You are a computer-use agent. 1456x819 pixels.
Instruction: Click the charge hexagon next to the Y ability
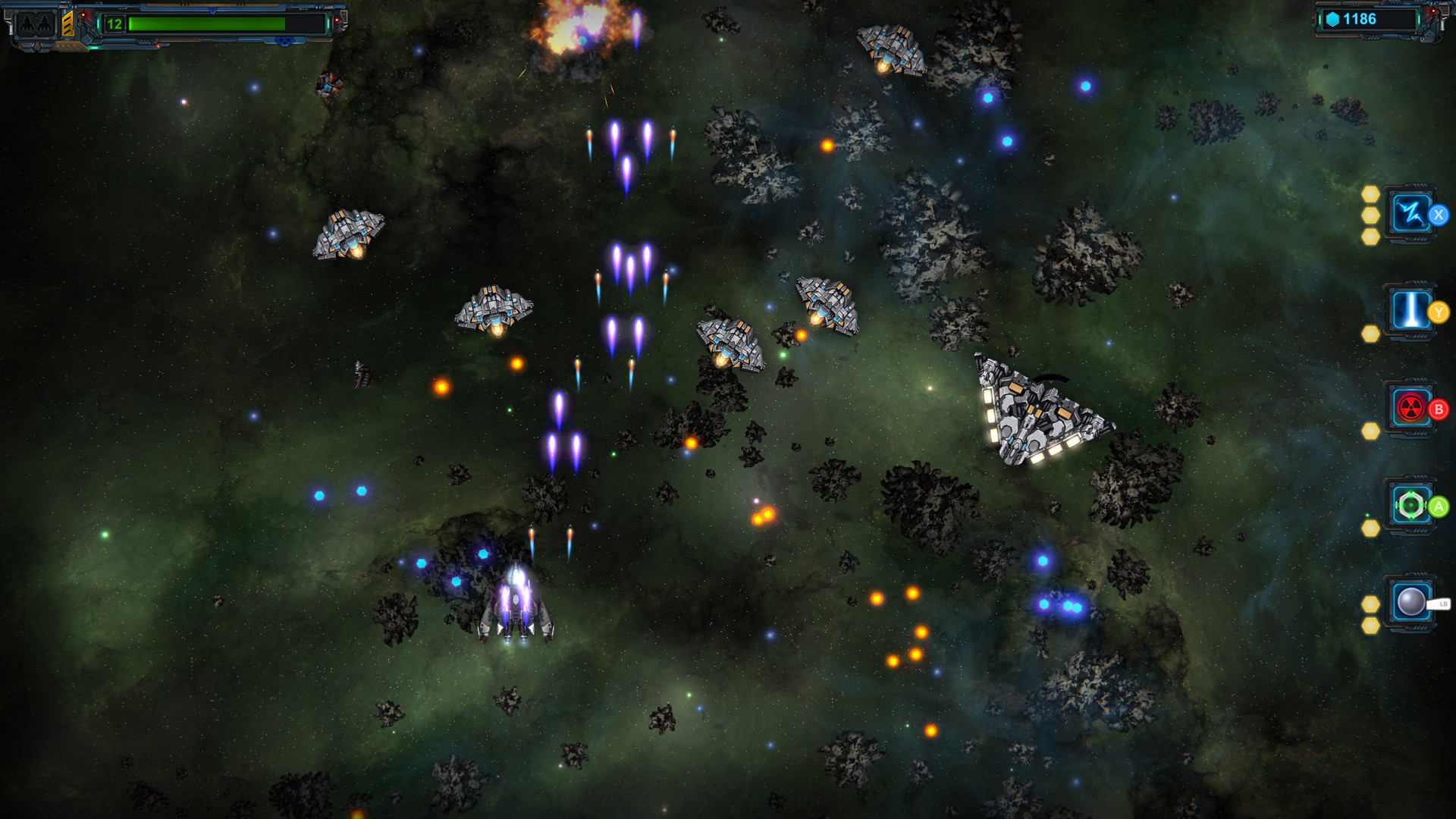[x=1369, y=334]
